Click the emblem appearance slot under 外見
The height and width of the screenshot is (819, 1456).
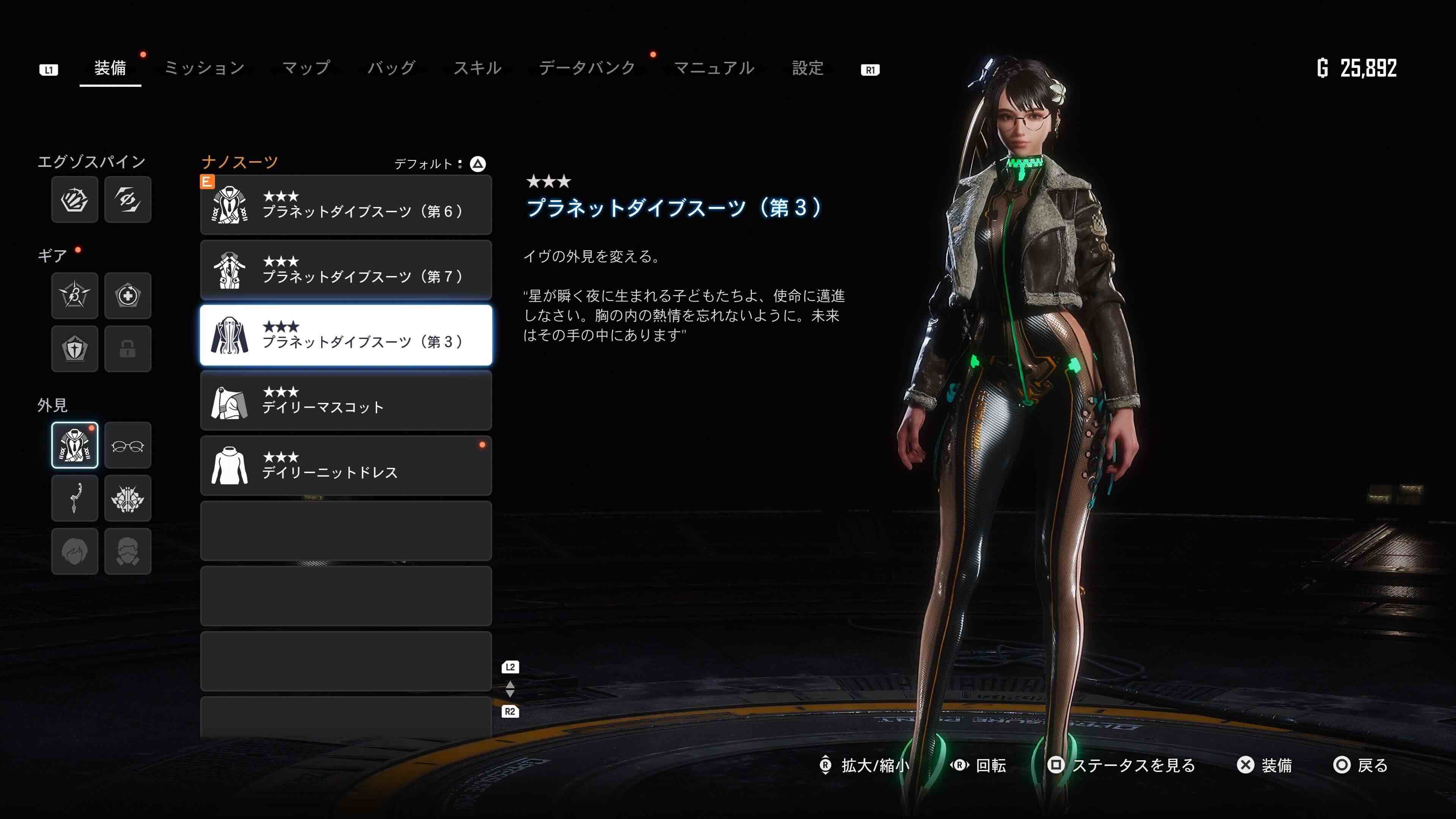click(x=128, y=498)
